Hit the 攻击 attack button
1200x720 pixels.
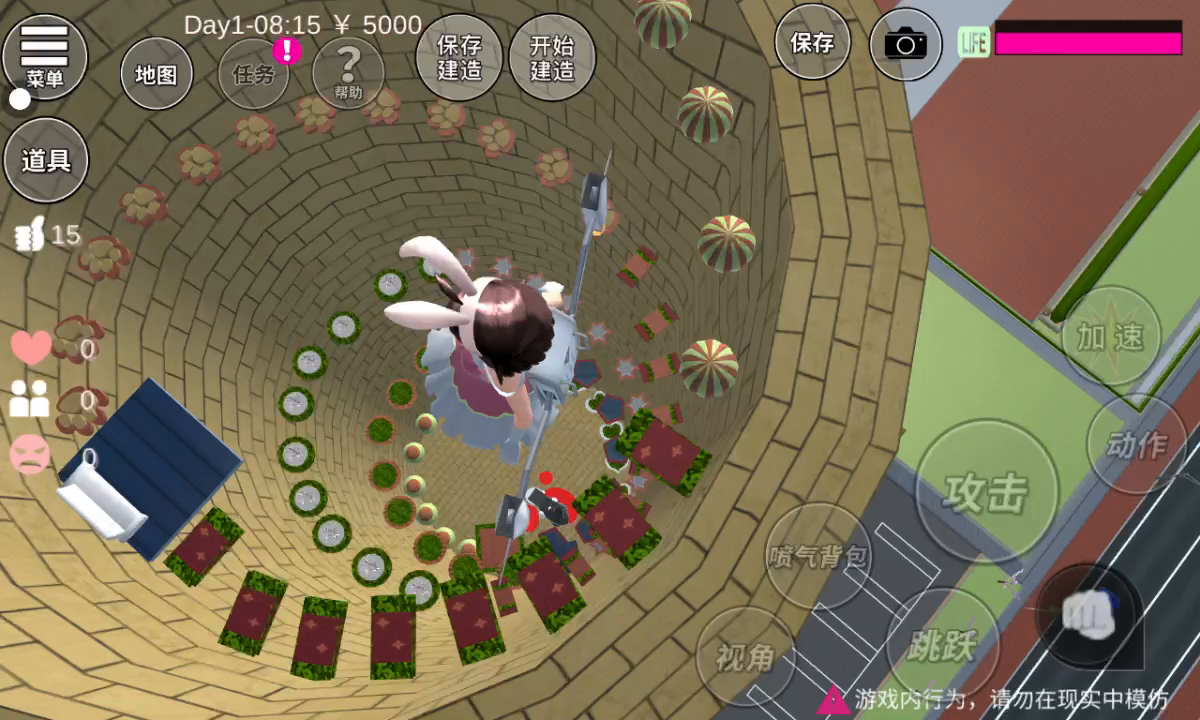(x=987, y=490)
